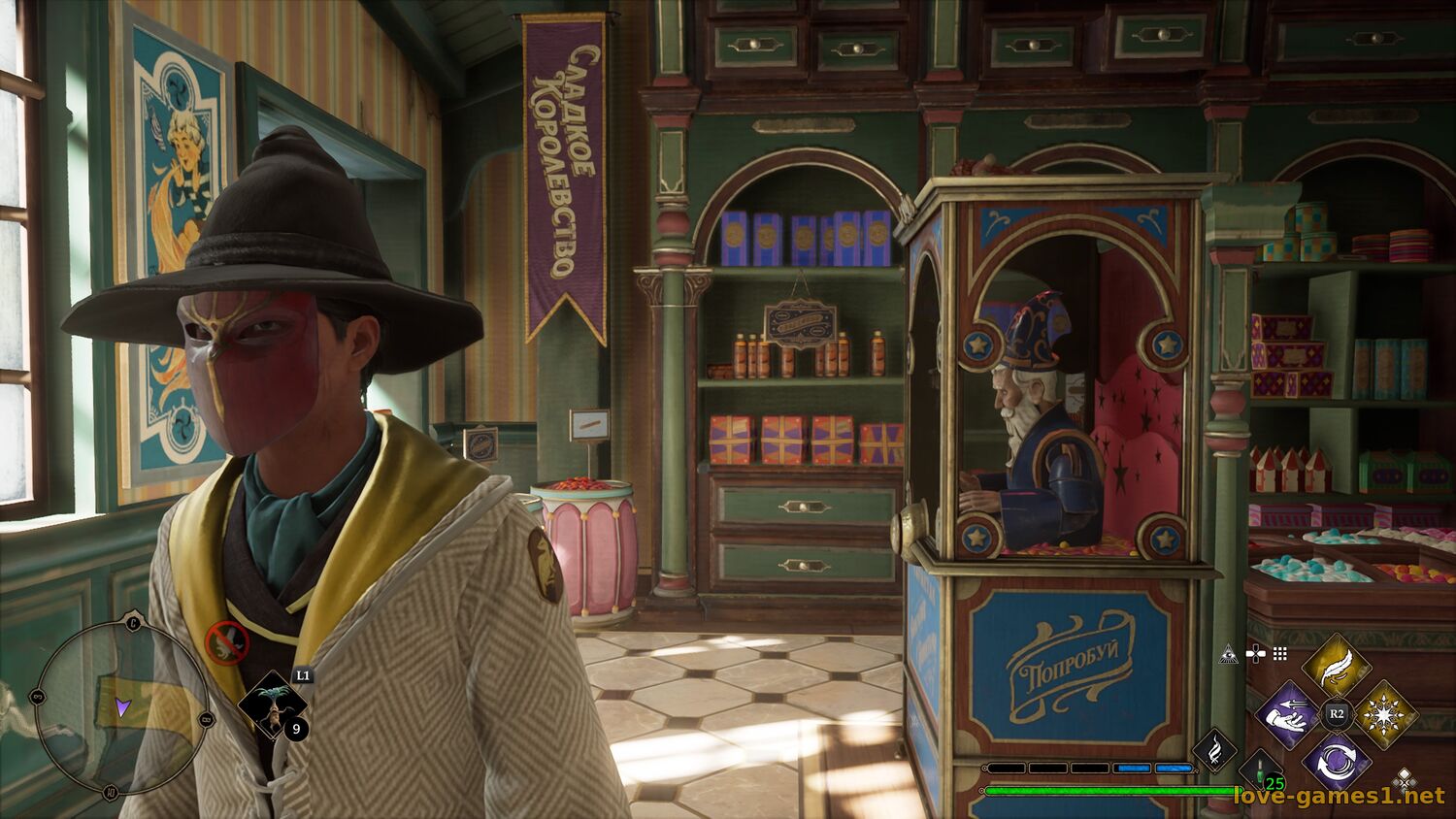
Task: Open the nine-dot grid icon
Action: coord(1280,654)
